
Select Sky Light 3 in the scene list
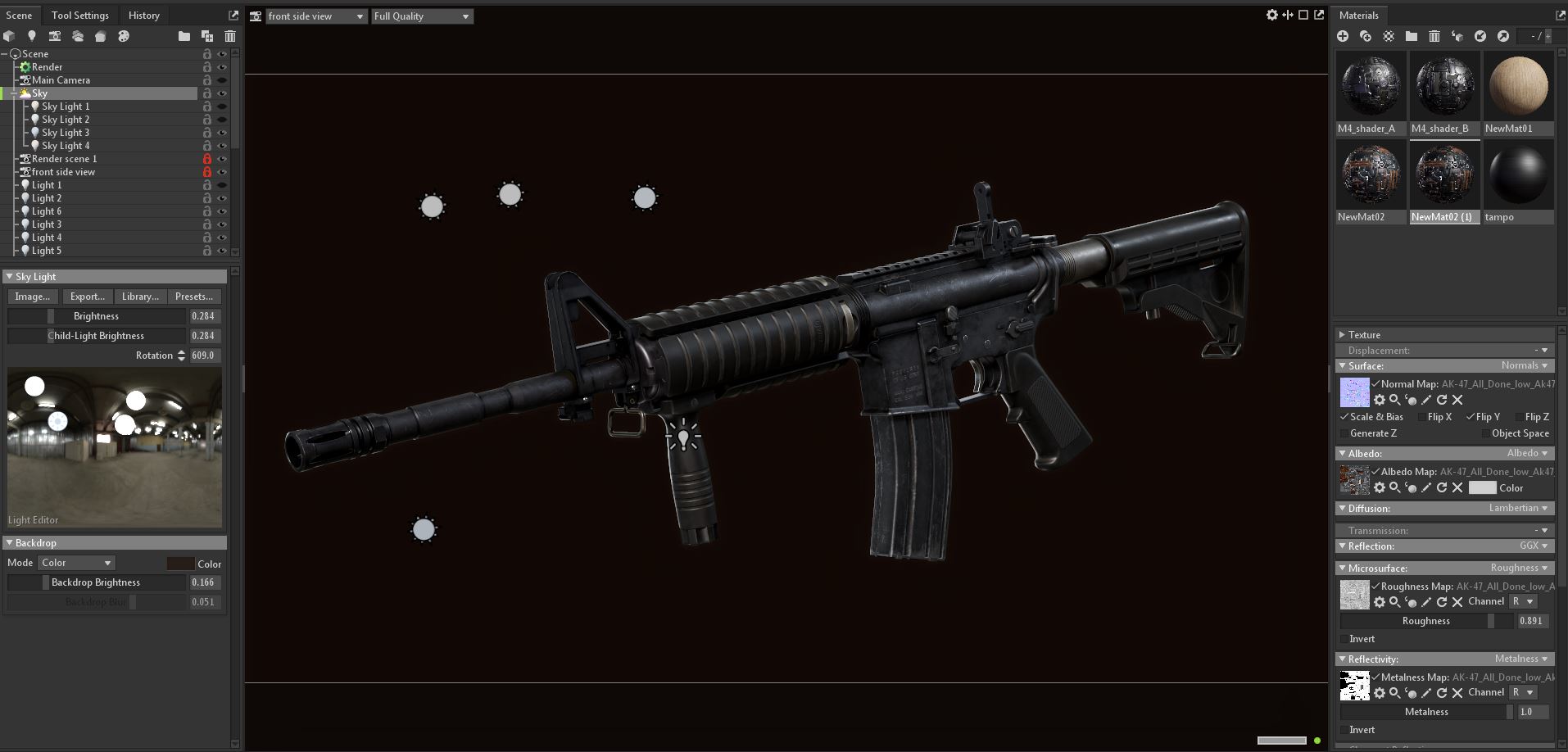(x=66, y=133)
